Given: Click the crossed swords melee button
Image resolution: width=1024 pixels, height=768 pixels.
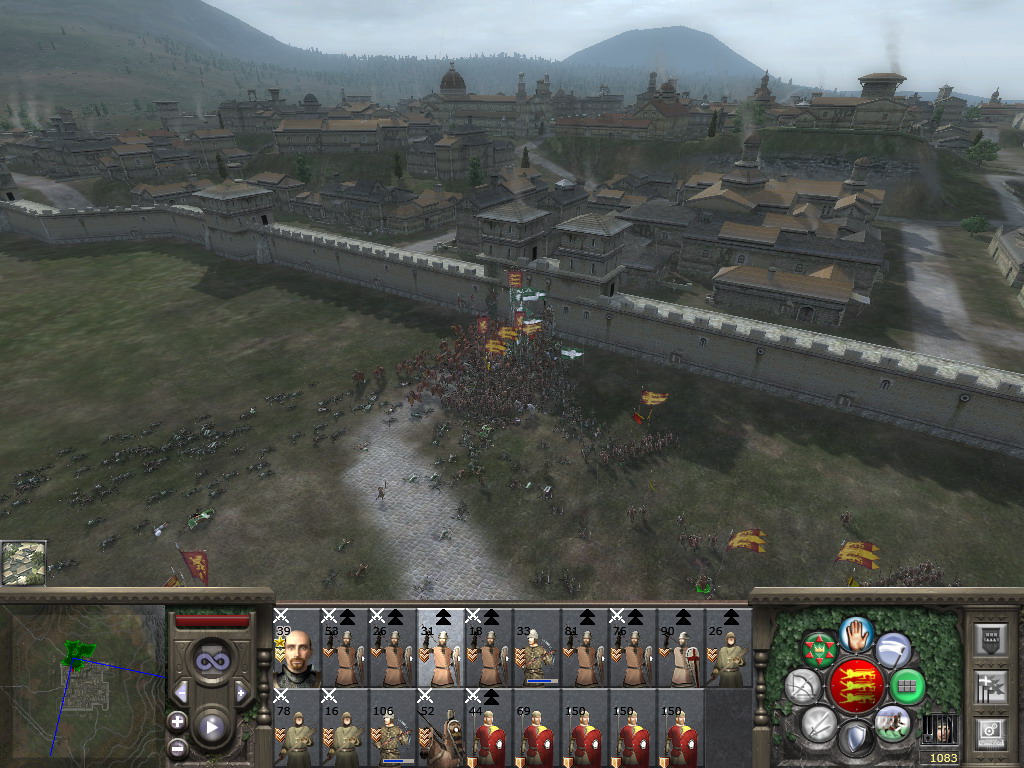Looking at the screenshot, I should click(819, 723).
